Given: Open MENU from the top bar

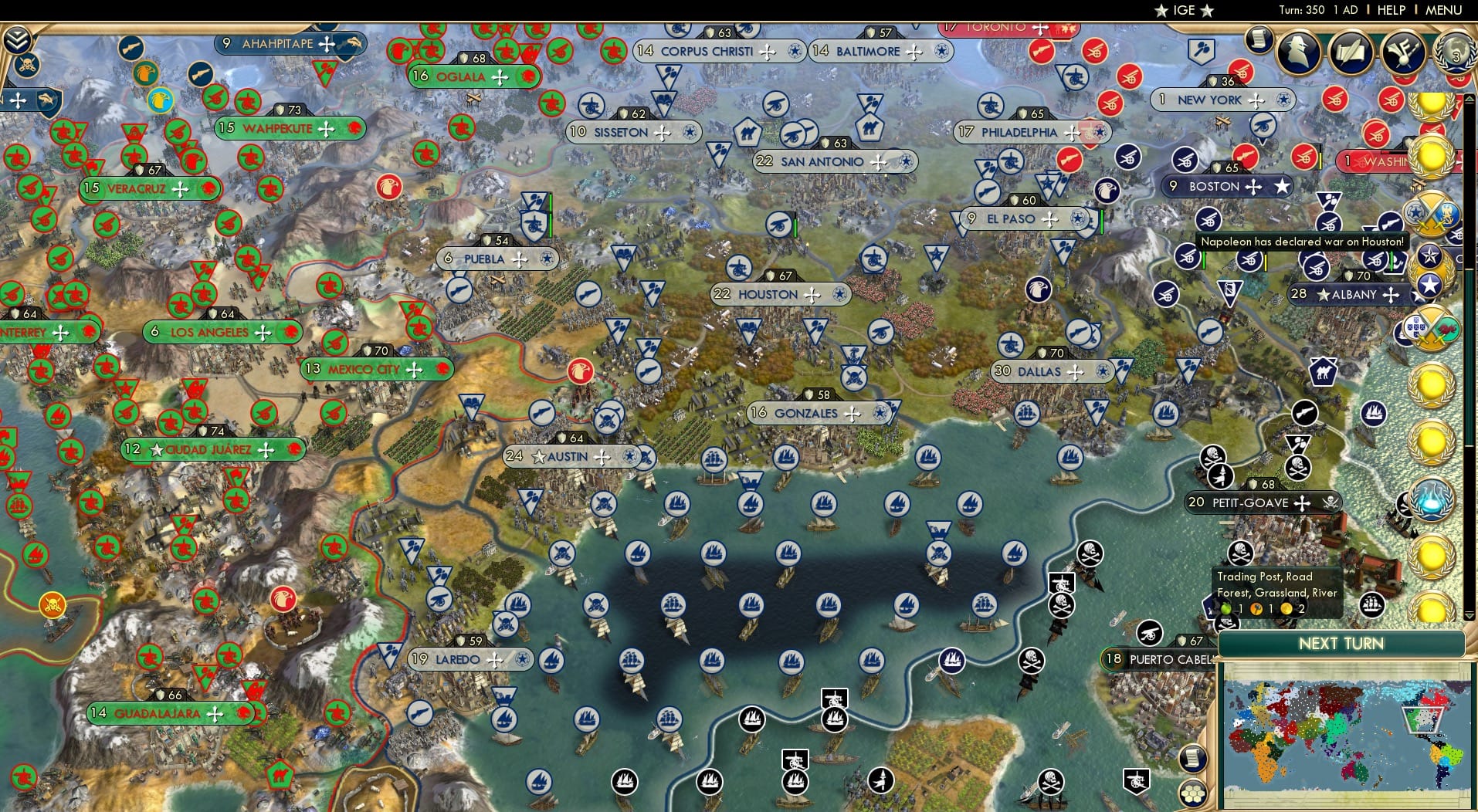Looking at the screenshot, I should [x=1442, y=10].
